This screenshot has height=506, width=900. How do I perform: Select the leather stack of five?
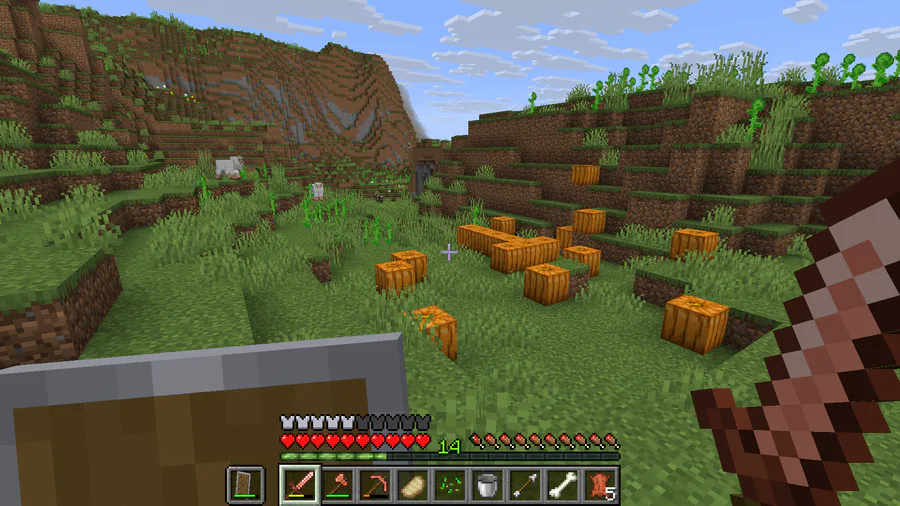600,485
